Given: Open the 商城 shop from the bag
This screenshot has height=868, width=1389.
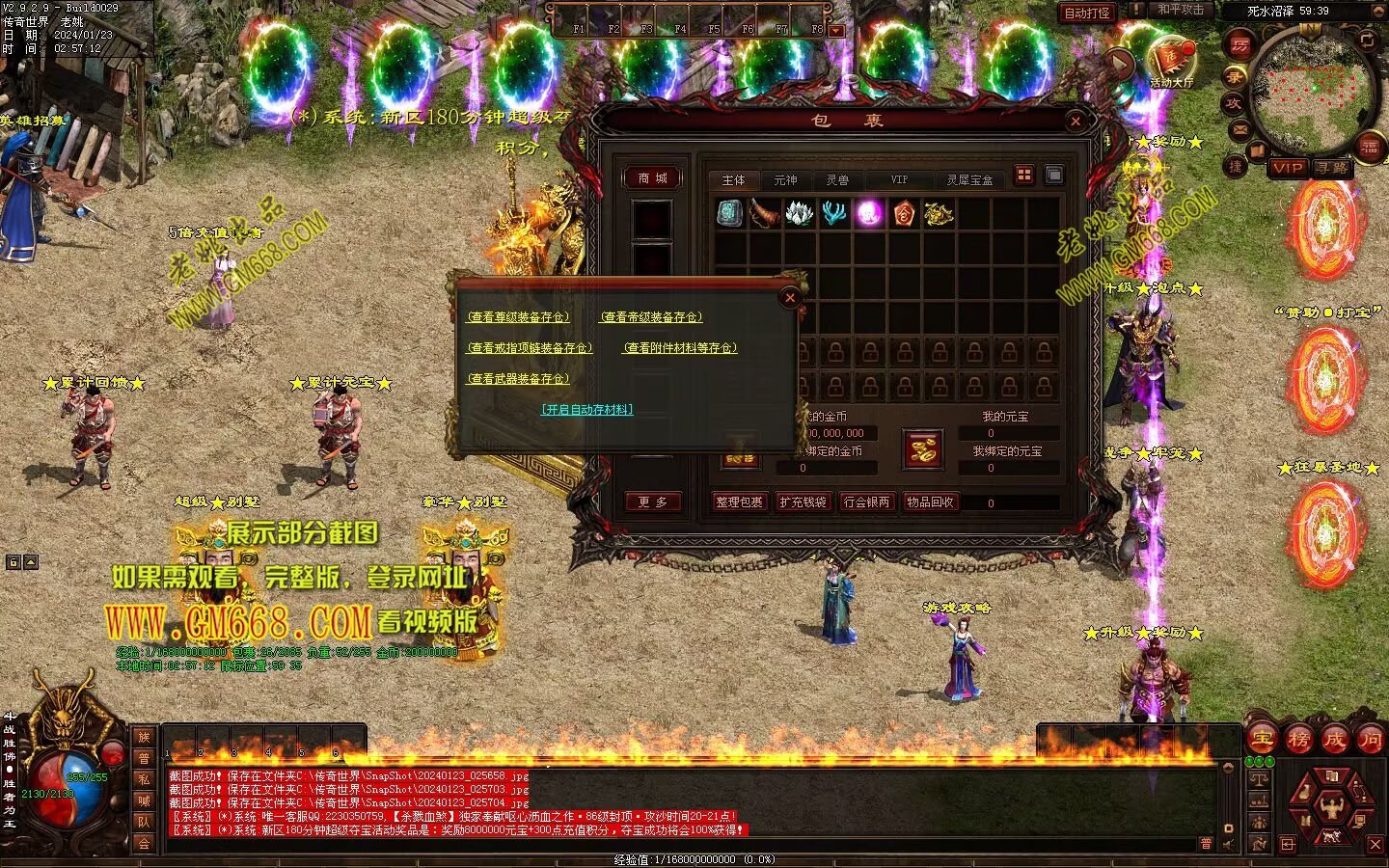Looking at the screenshot, I should (x=652, y=178).
